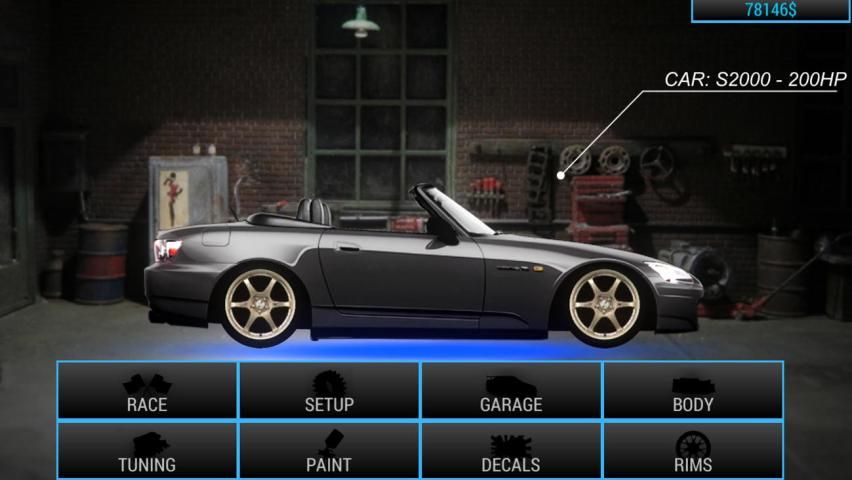Open the SETUP menu
Viewport: 852px width, 480px height.
click(x=329, y=391)
